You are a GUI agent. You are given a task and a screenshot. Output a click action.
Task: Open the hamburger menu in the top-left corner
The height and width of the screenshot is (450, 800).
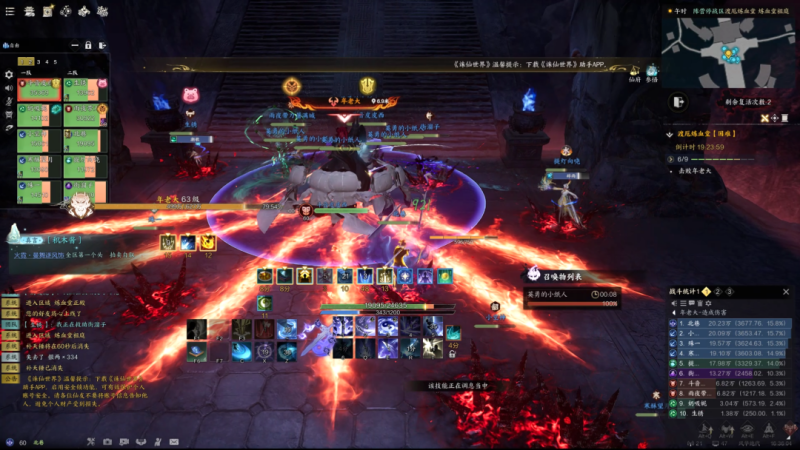8,9
